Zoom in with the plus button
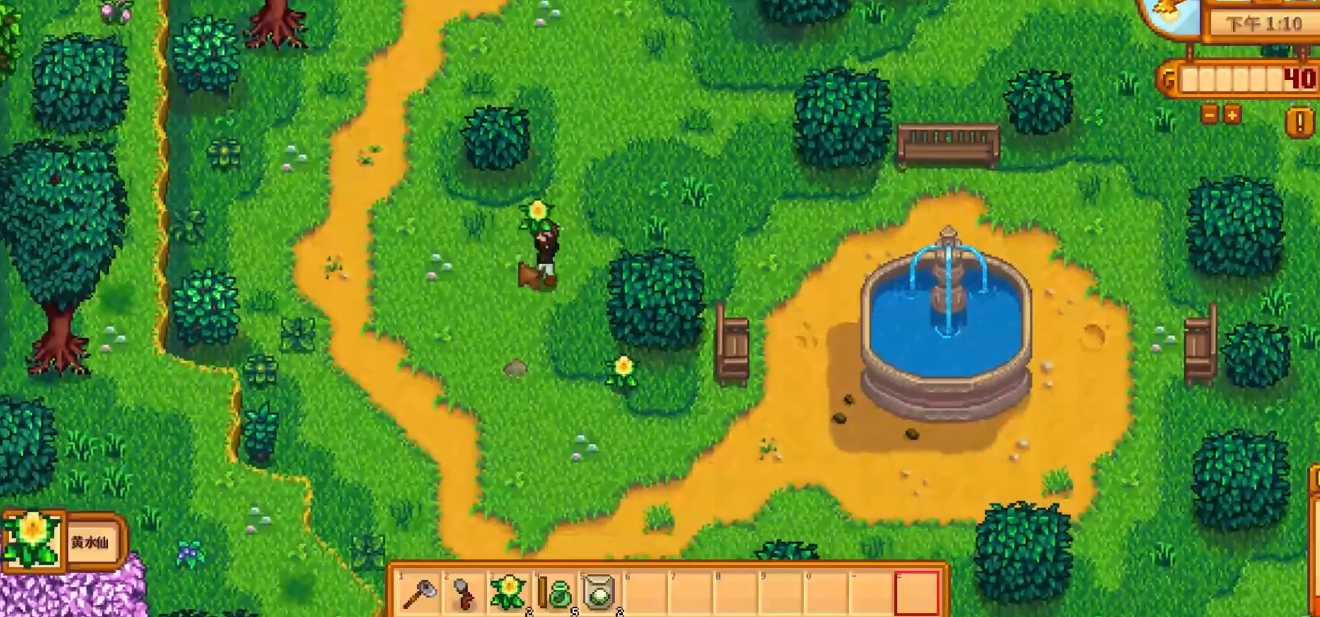This screenshot has height=617, width=1320. pyautogui.click(x=1232, y=114)
